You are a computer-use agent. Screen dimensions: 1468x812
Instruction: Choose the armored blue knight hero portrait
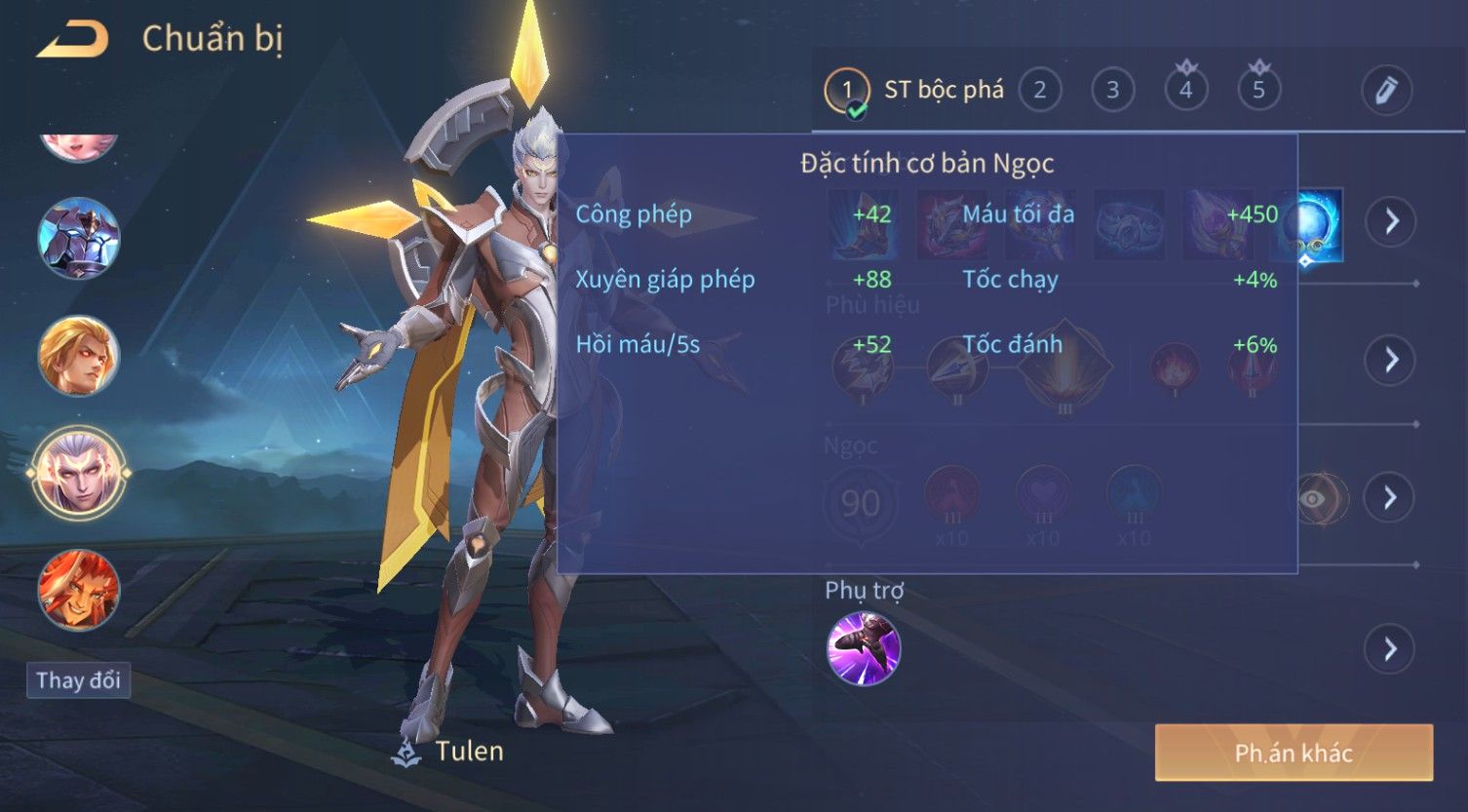[79, 238]
